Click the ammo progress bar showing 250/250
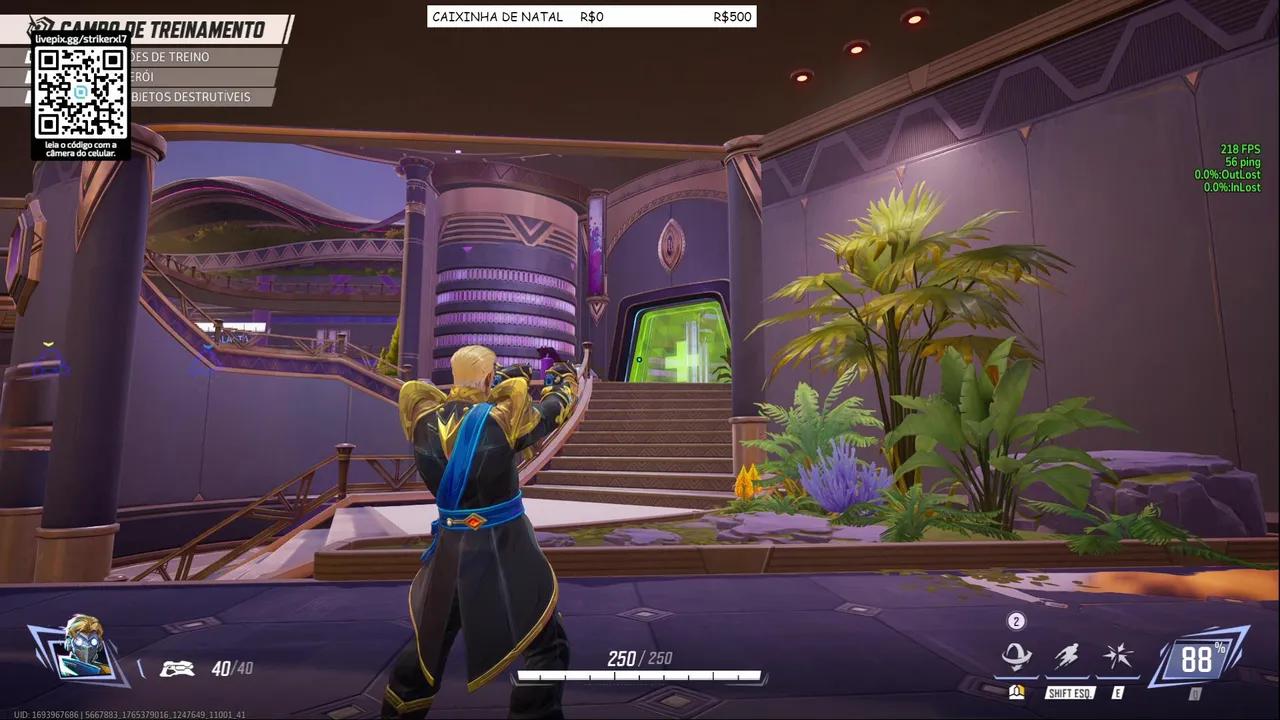The image size is (1280, 720). coord(638,675)
